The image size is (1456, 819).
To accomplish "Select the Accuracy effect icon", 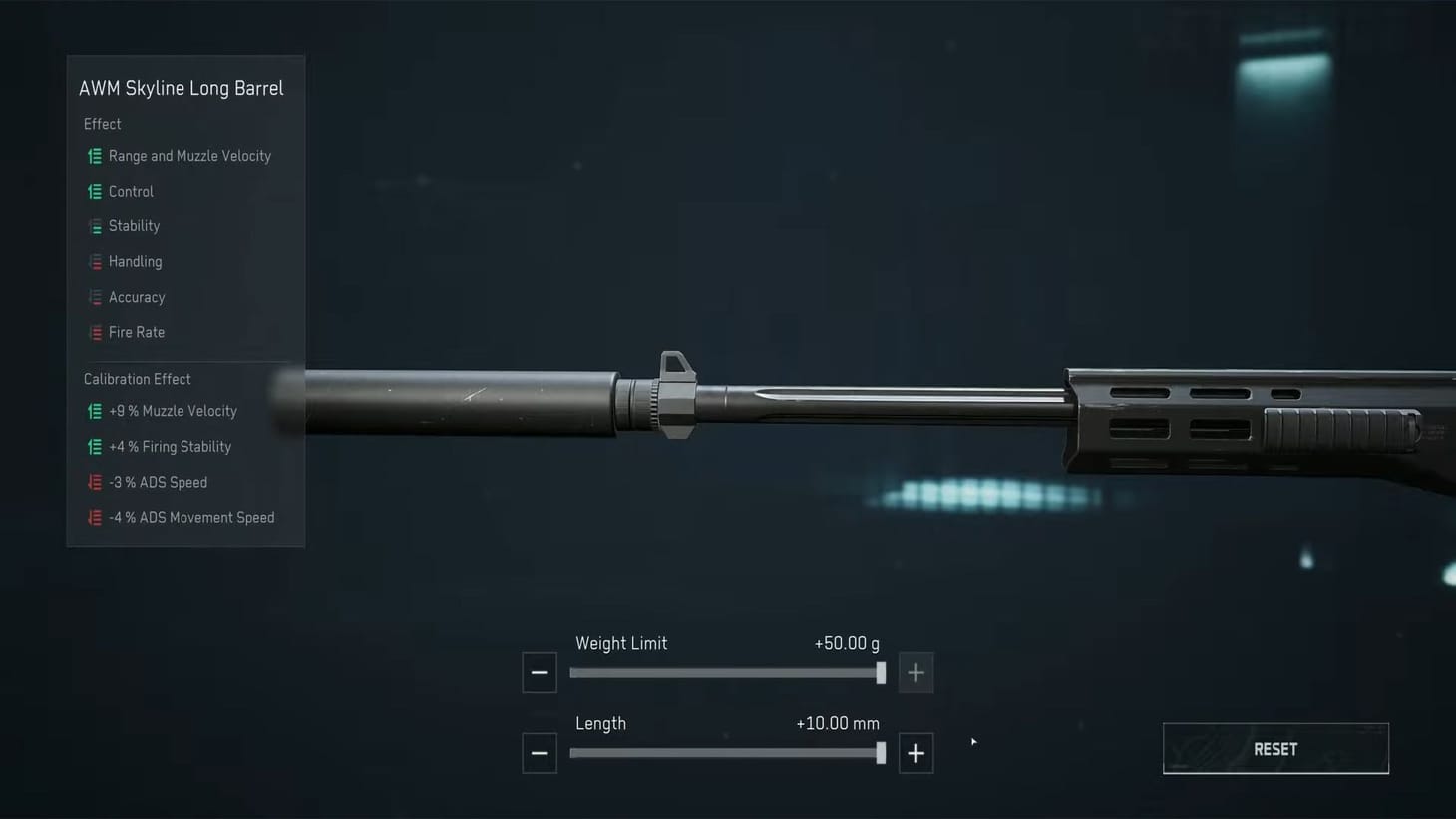I will pos(95,297).
